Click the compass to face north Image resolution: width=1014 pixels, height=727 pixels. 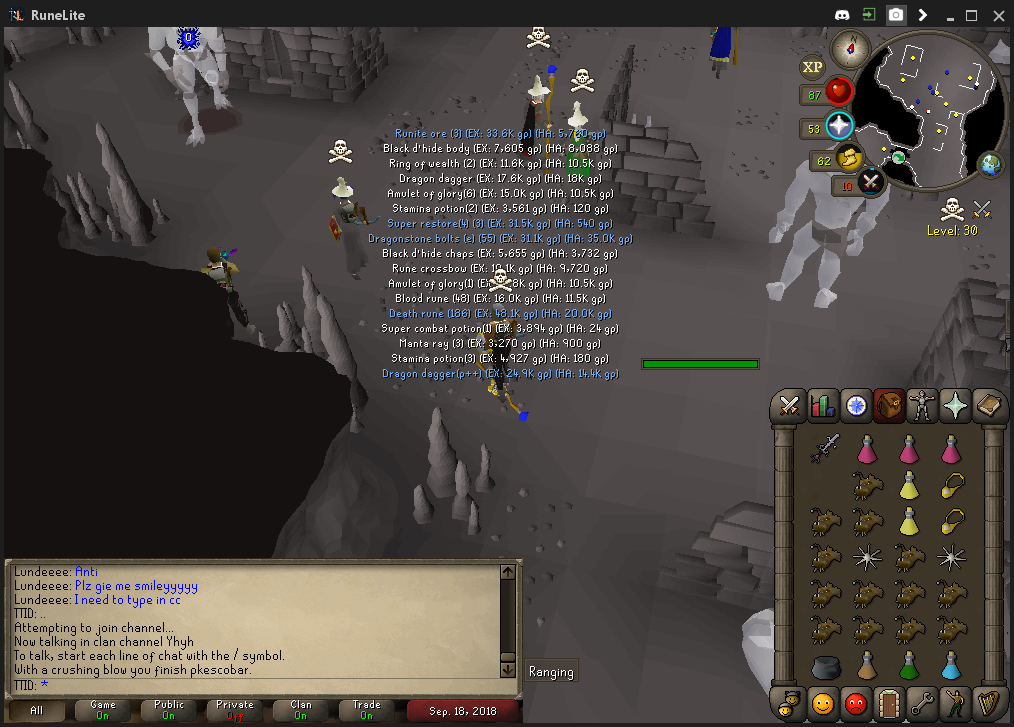pos(853,44)
